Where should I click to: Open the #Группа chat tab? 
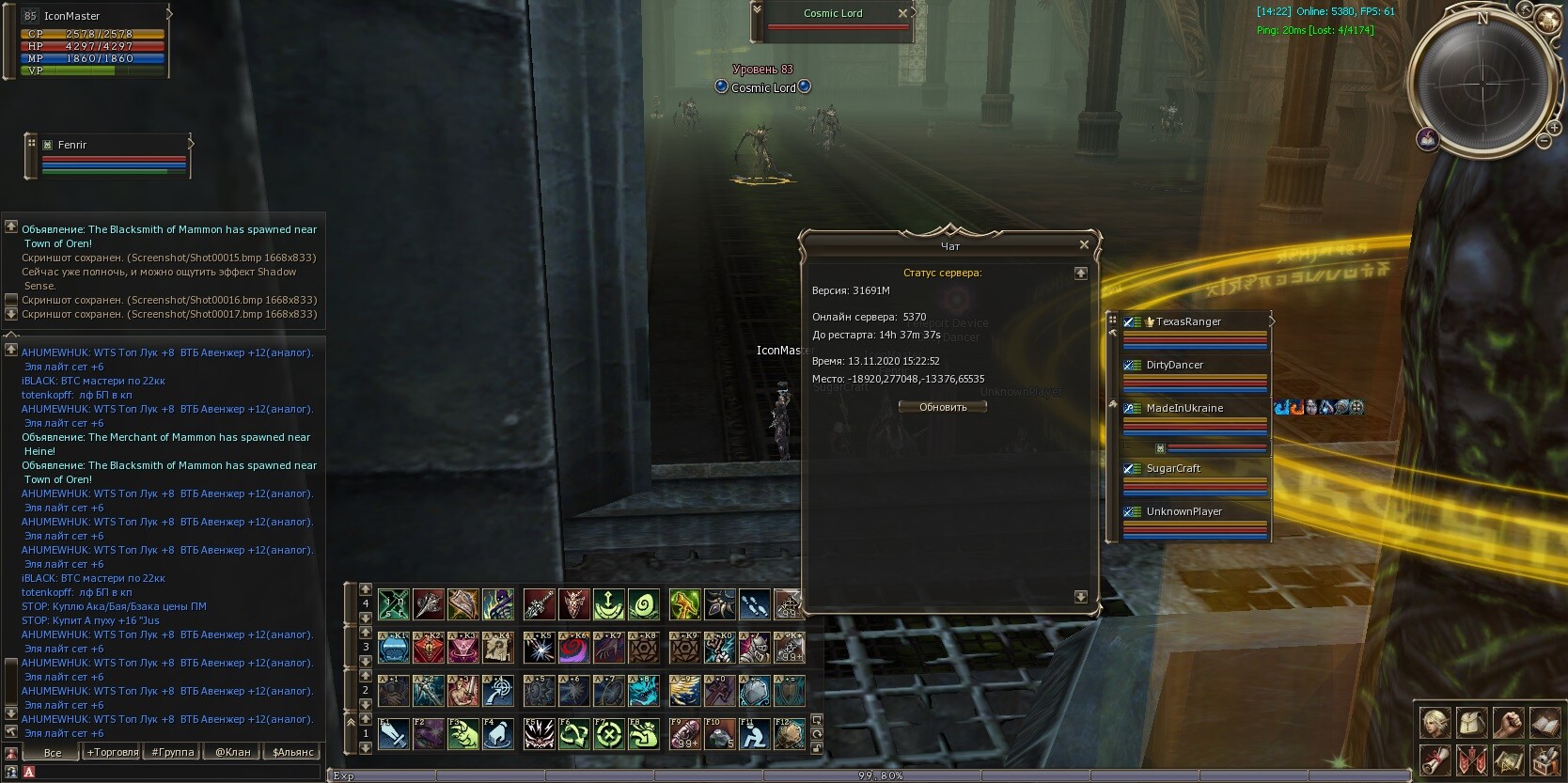[173, 752]
